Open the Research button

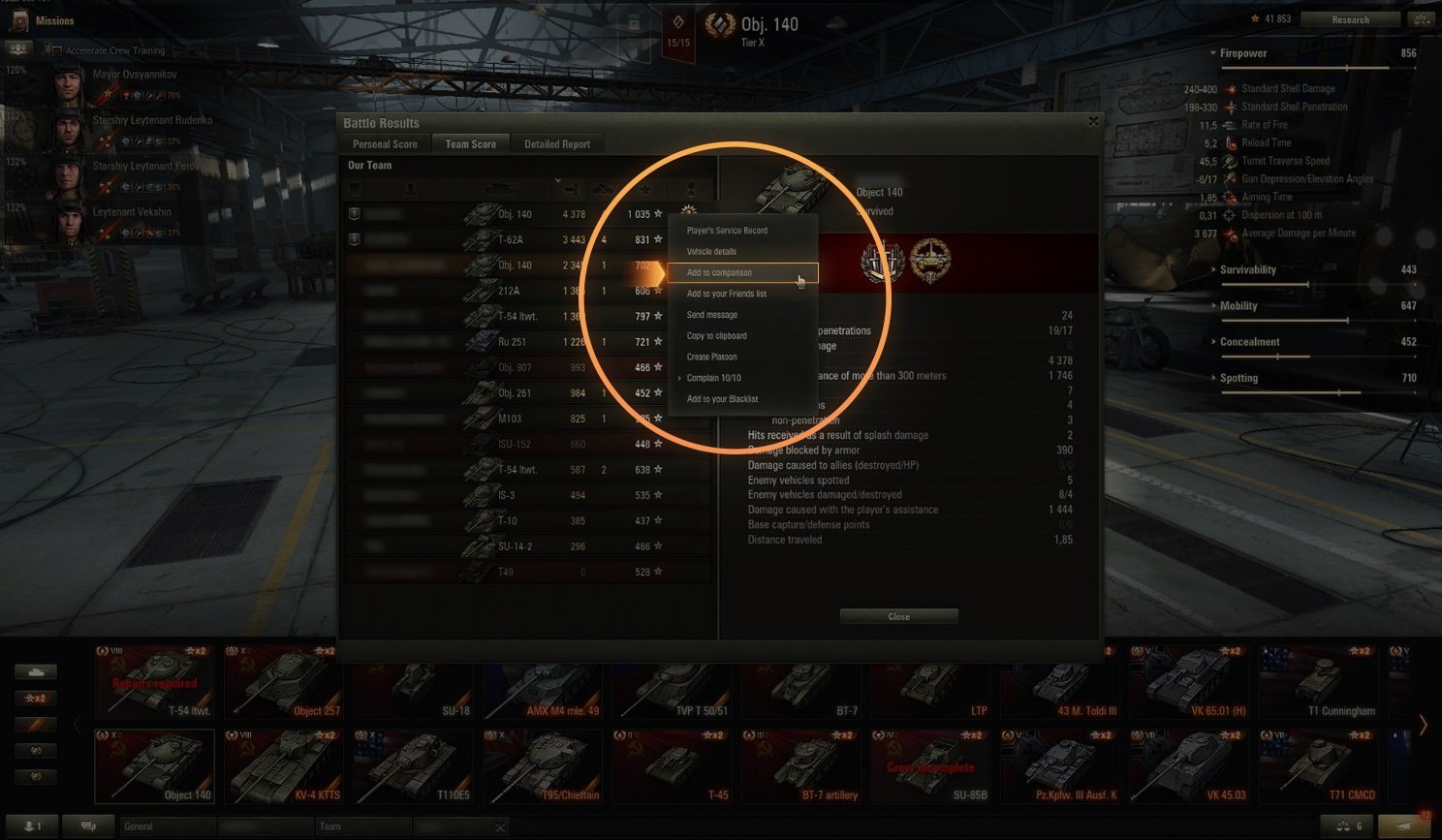[1350, 19]
